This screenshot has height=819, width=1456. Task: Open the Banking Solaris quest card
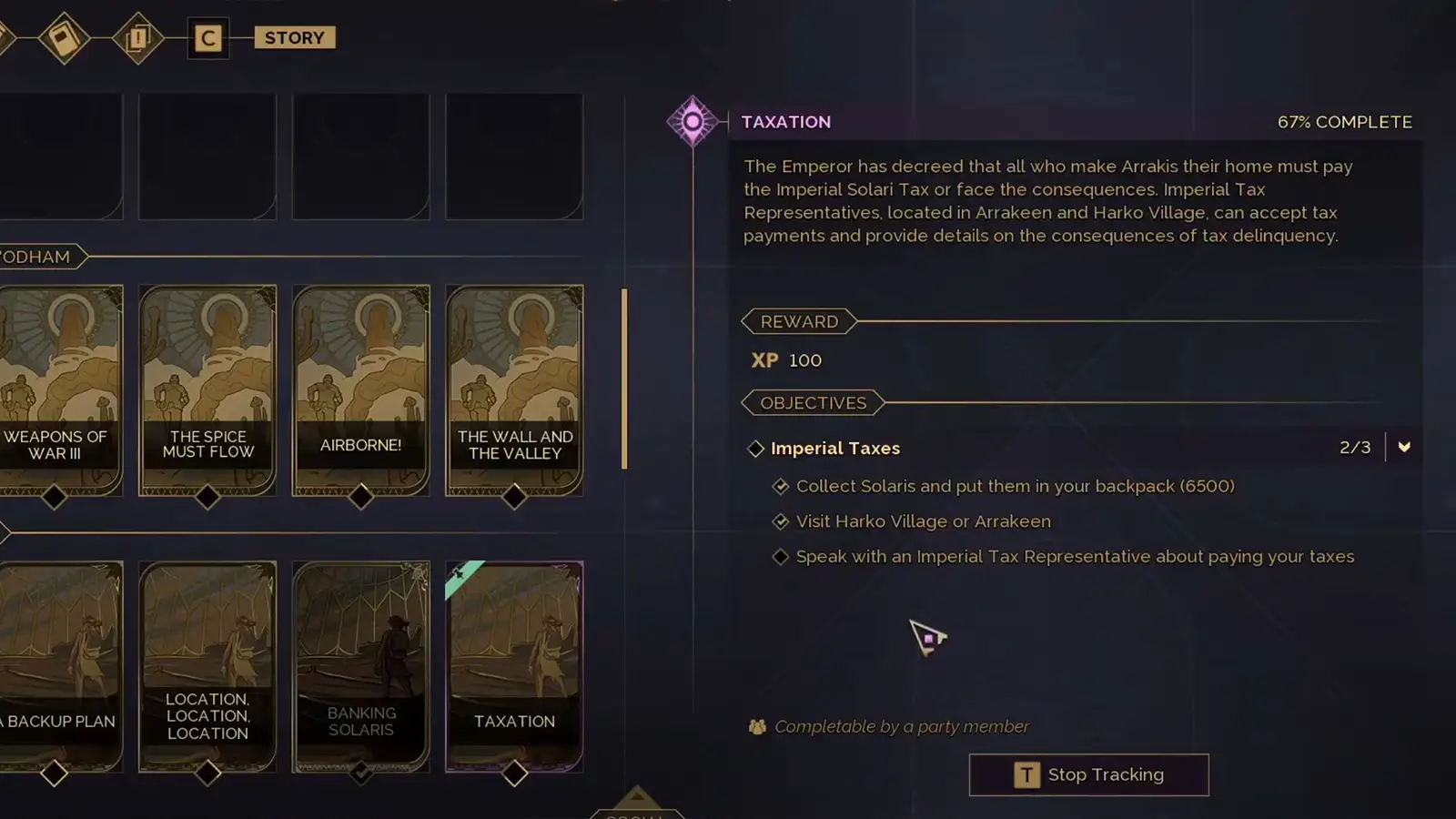(361, 664)
